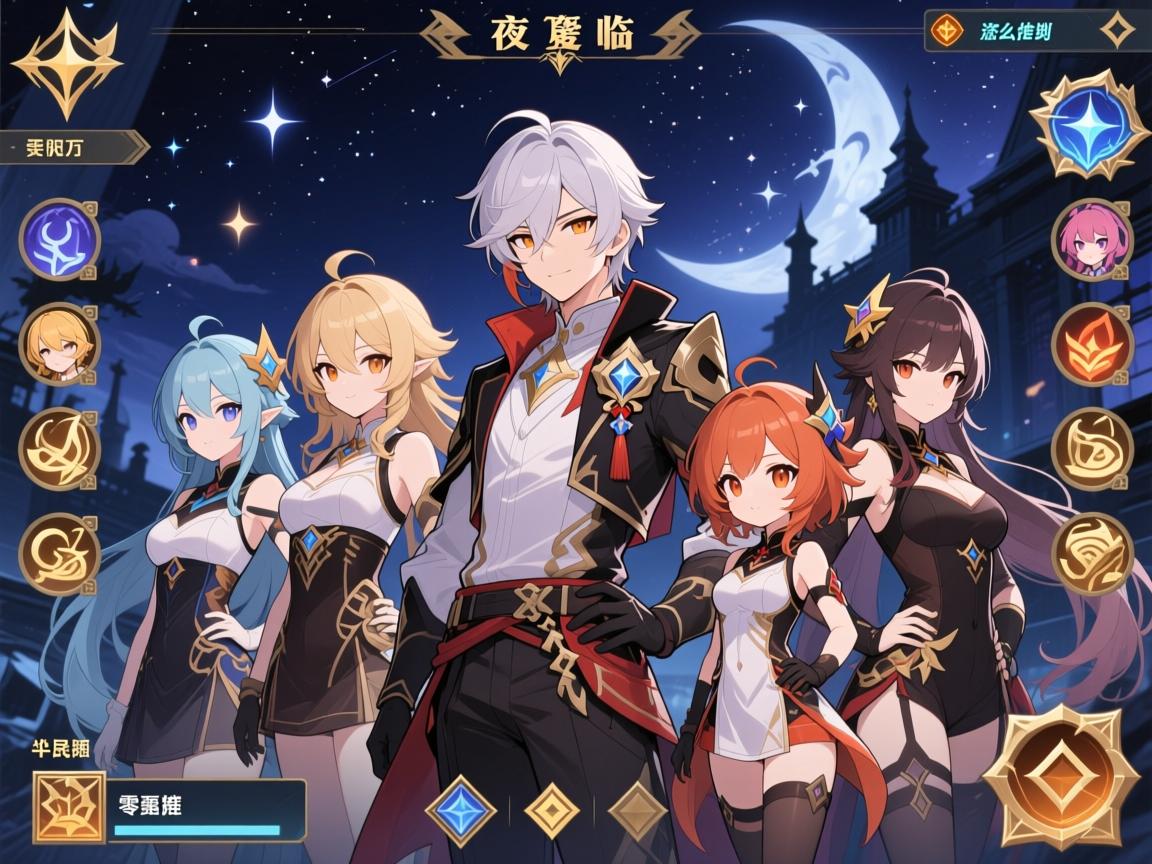Screen dimensions: 1152x864
Task: Open the top-right teal text button
Action: [x=1014, y=31]
